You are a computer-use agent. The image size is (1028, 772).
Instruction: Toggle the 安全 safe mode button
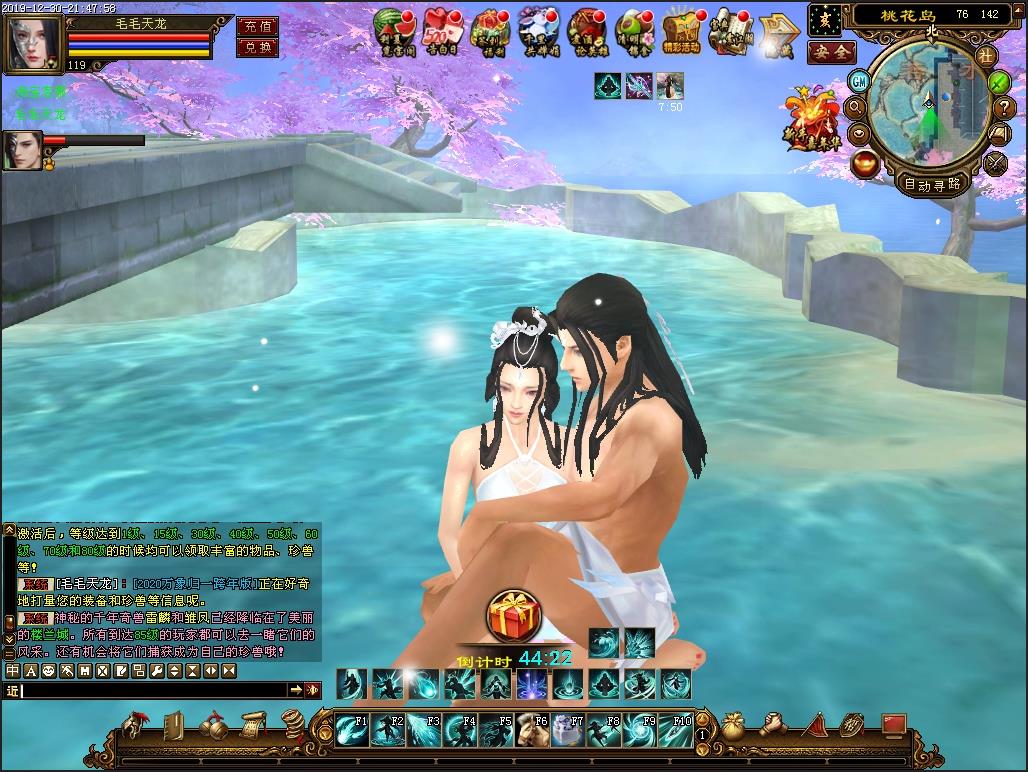(x=831, y=52)
